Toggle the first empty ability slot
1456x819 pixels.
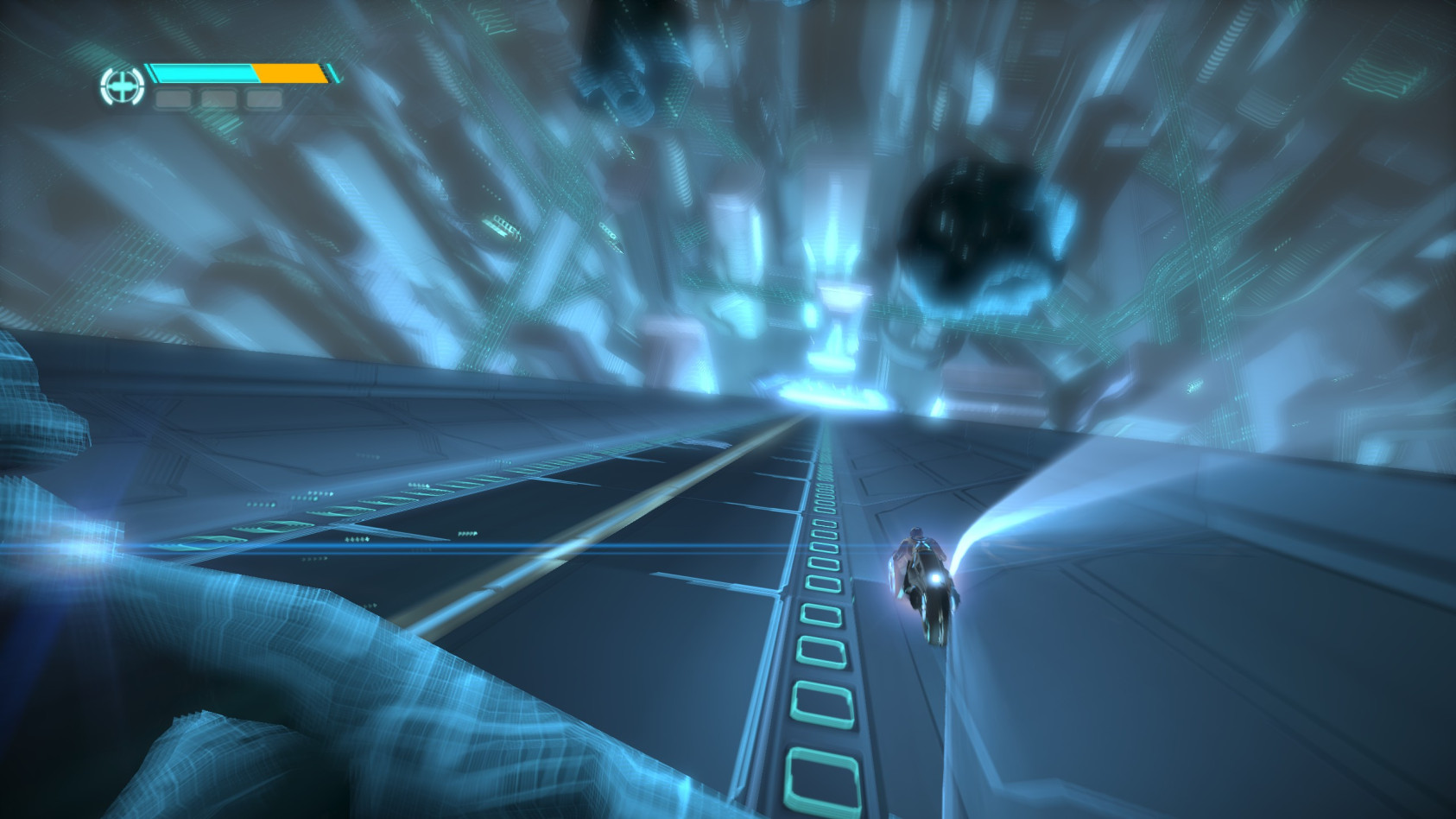174,98
